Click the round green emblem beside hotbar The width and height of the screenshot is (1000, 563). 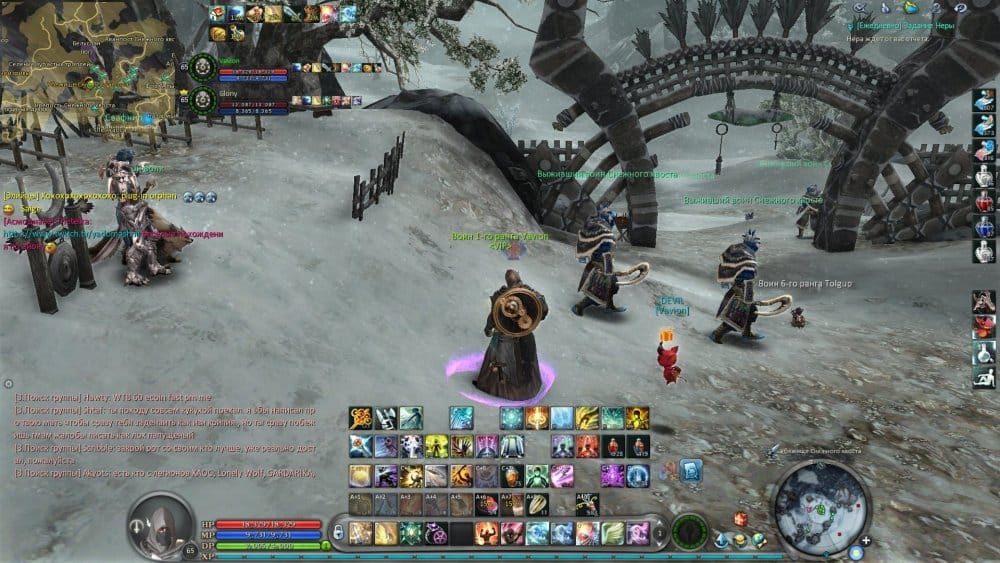point(688,532)
